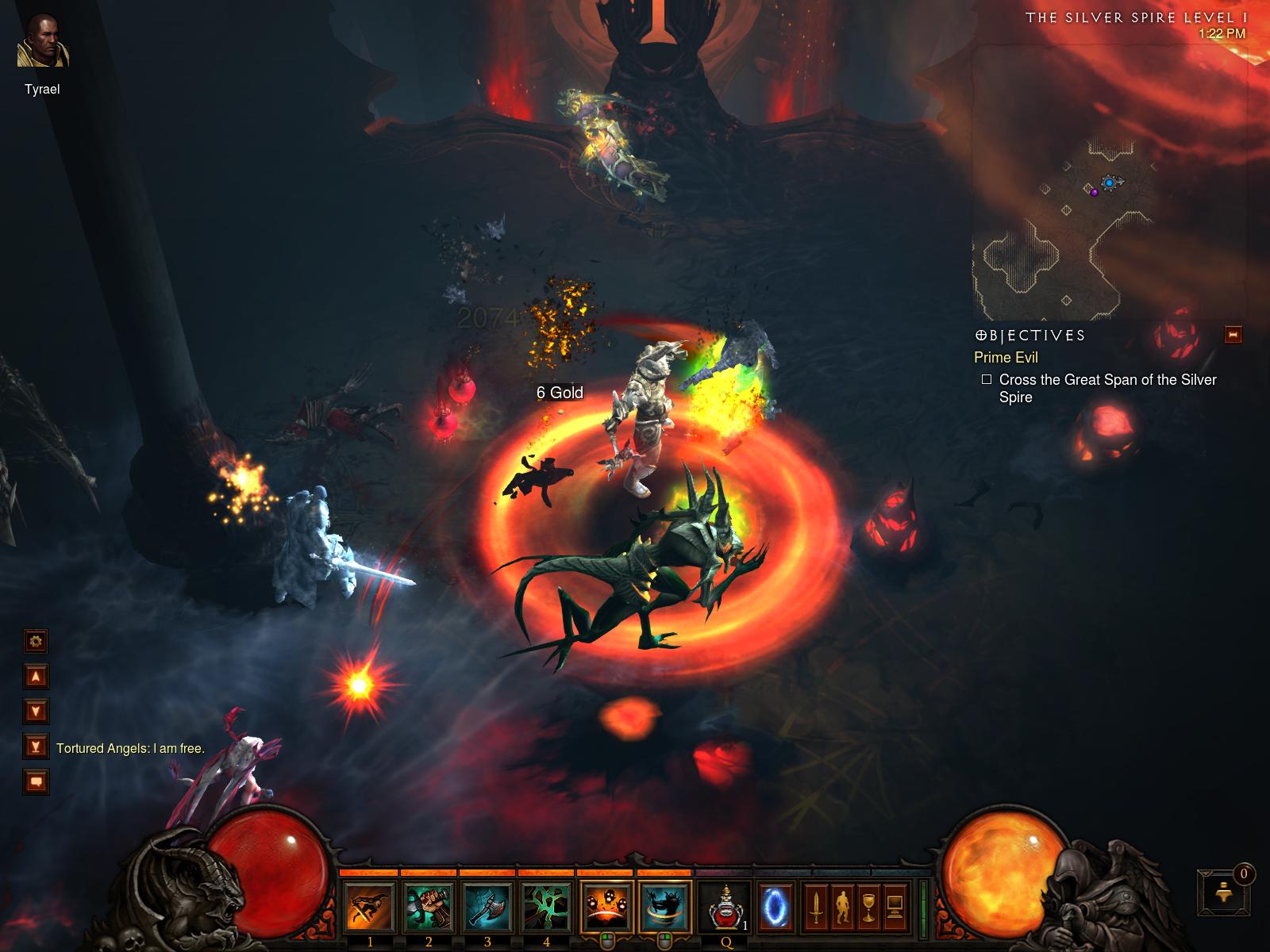Open the chat speech bubble button
The image size is (1270, 952).
(x=37, y=781)
